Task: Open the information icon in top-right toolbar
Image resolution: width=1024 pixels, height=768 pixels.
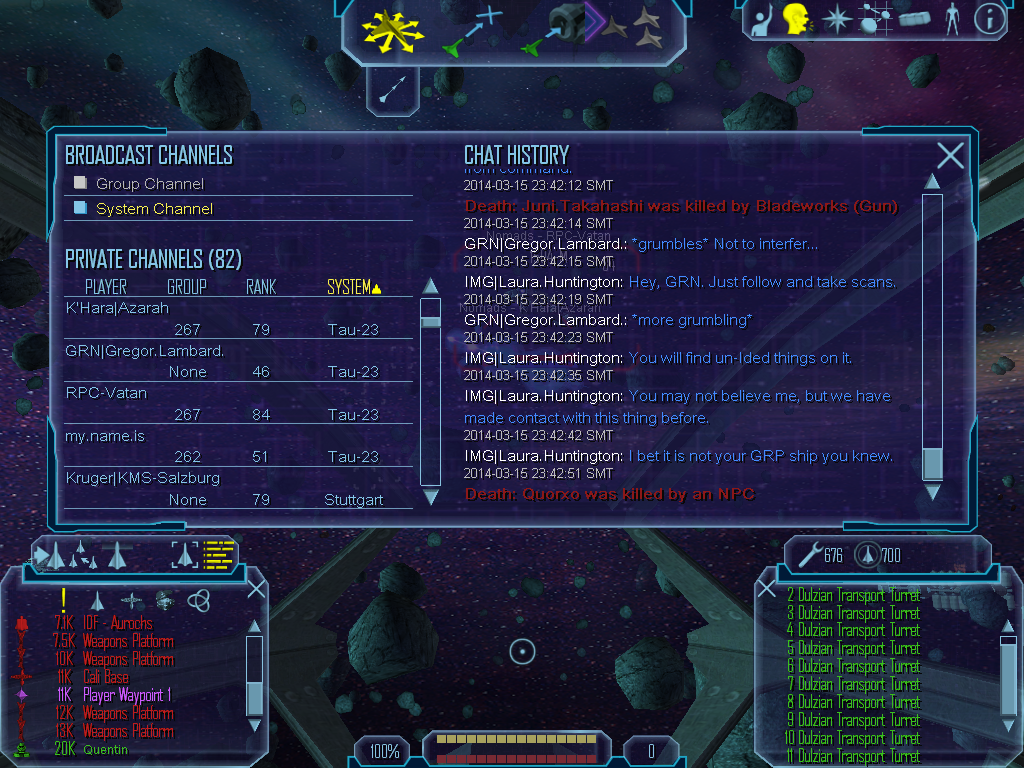Action: click(x=989, y=19)
